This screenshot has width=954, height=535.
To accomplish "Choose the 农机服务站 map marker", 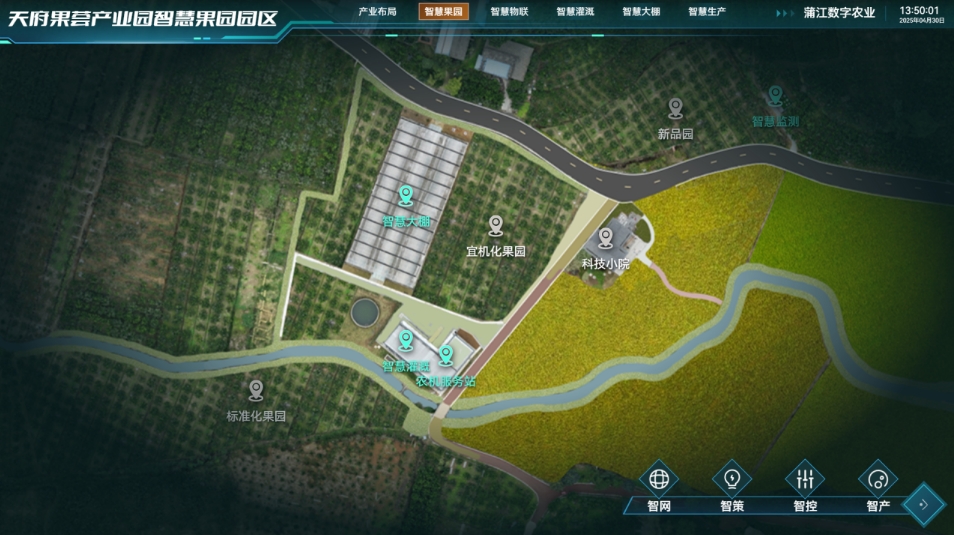I will coord(446,355).
